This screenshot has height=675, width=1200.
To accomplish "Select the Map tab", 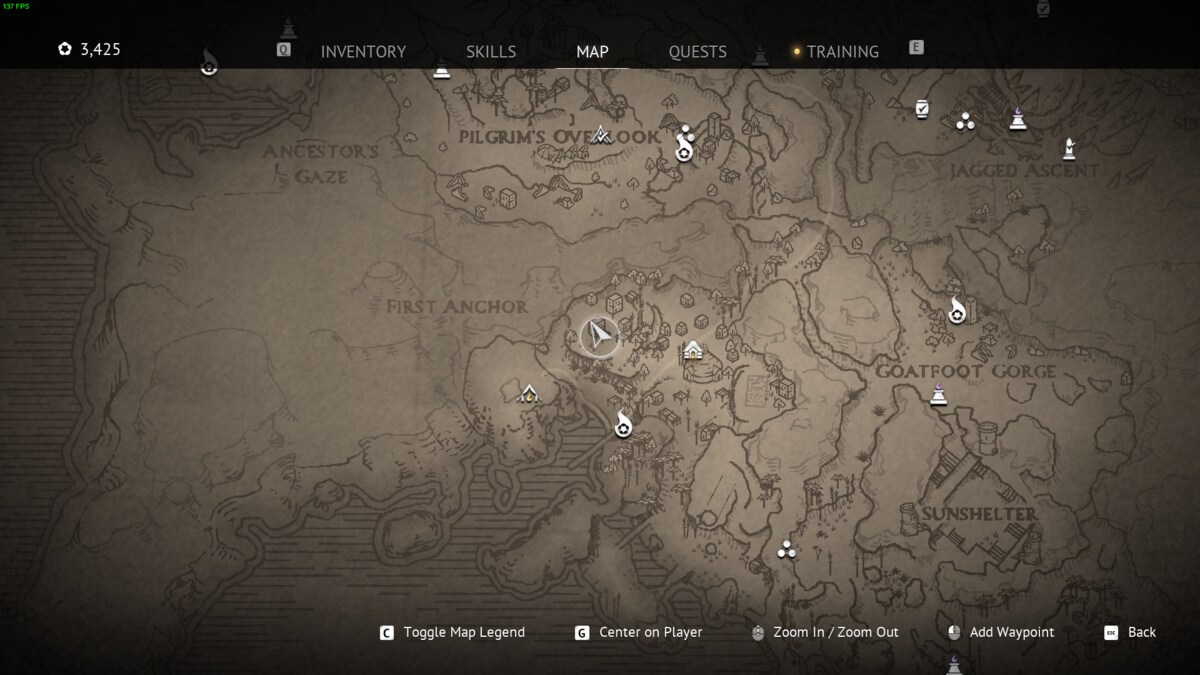I will [592, 52].
